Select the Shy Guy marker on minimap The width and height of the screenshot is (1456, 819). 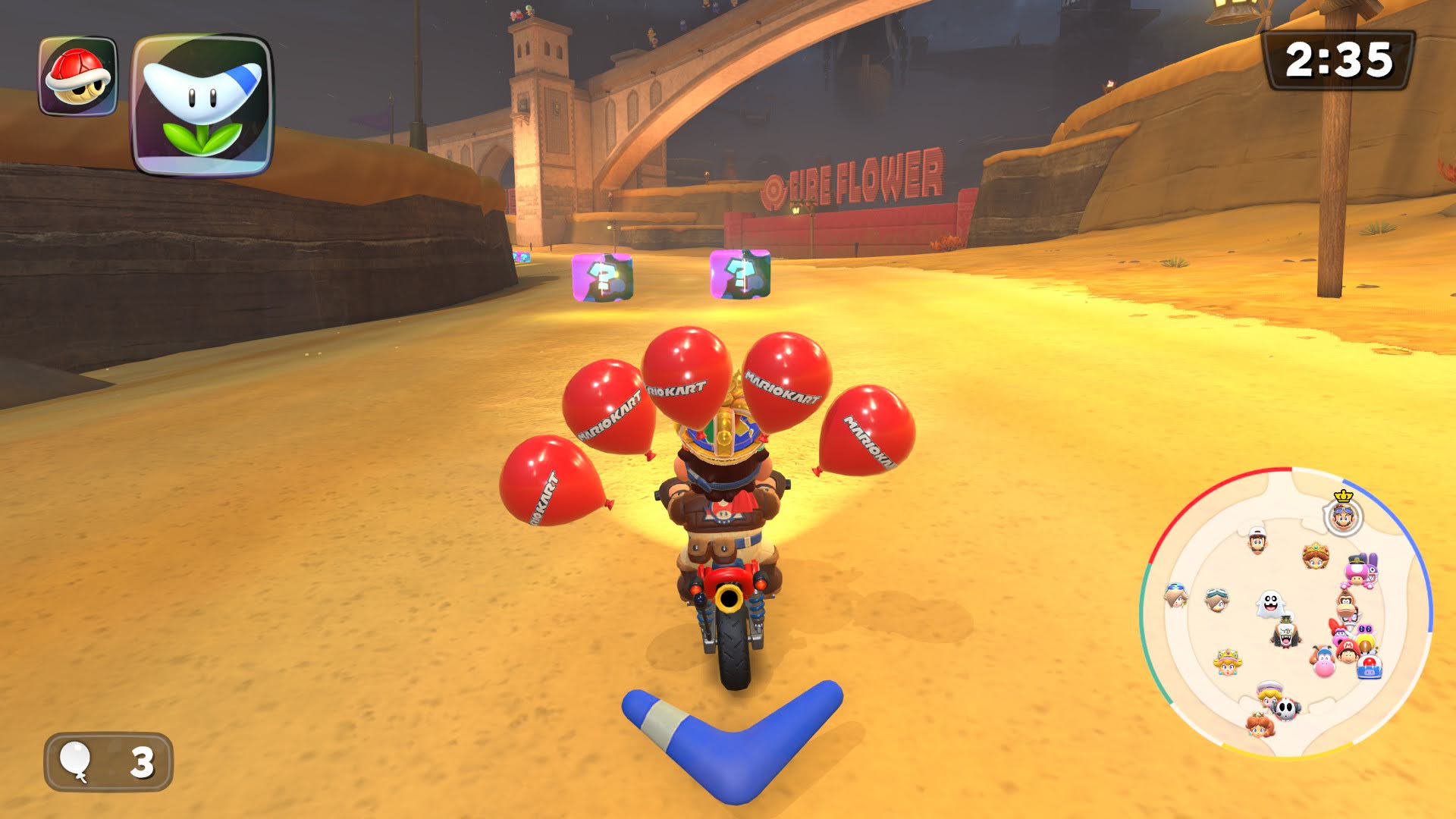point(1285,709)
